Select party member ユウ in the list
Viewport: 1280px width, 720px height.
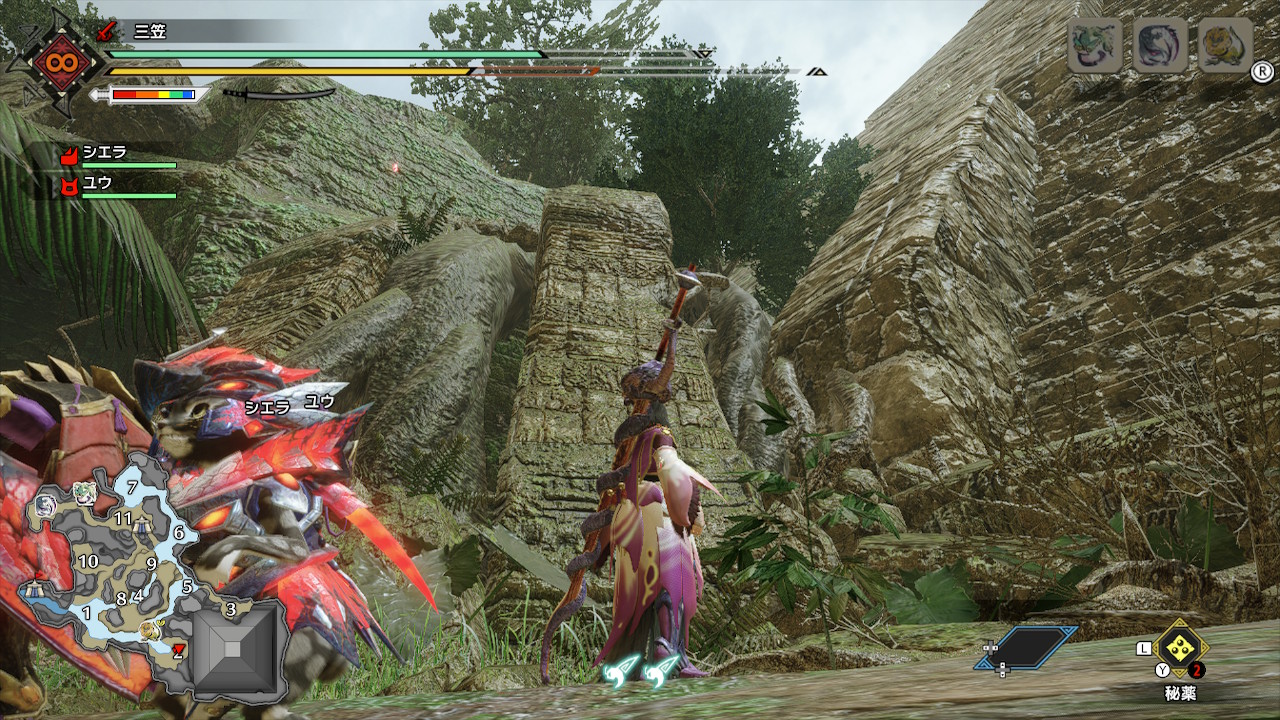coord(98,184)
